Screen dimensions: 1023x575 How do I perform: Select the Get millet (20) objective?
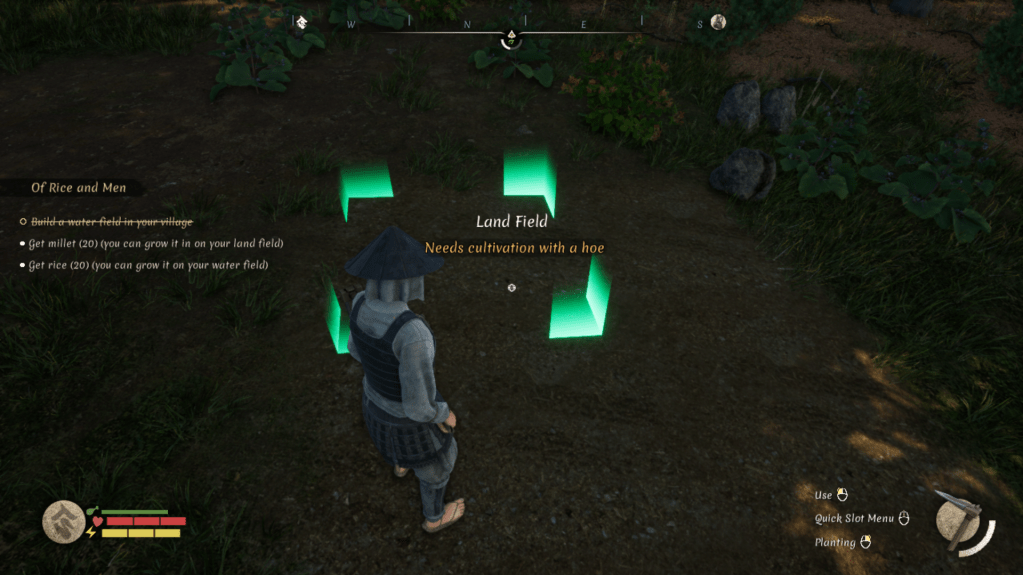[156, 243]
